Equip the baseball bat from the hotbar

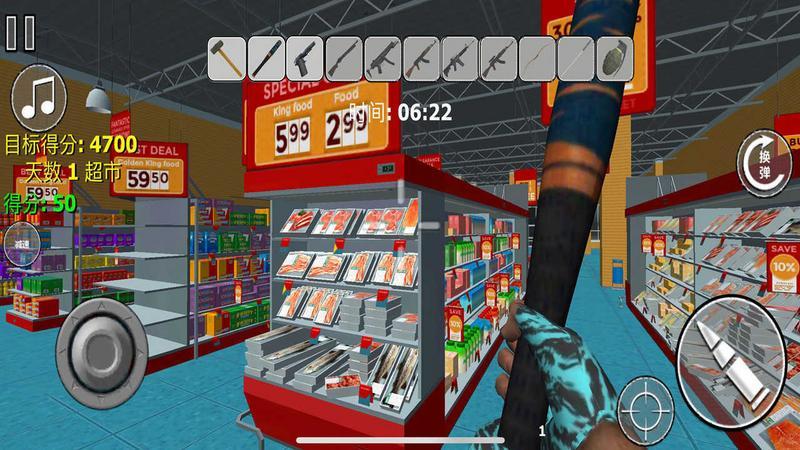[x=266, y=56]
